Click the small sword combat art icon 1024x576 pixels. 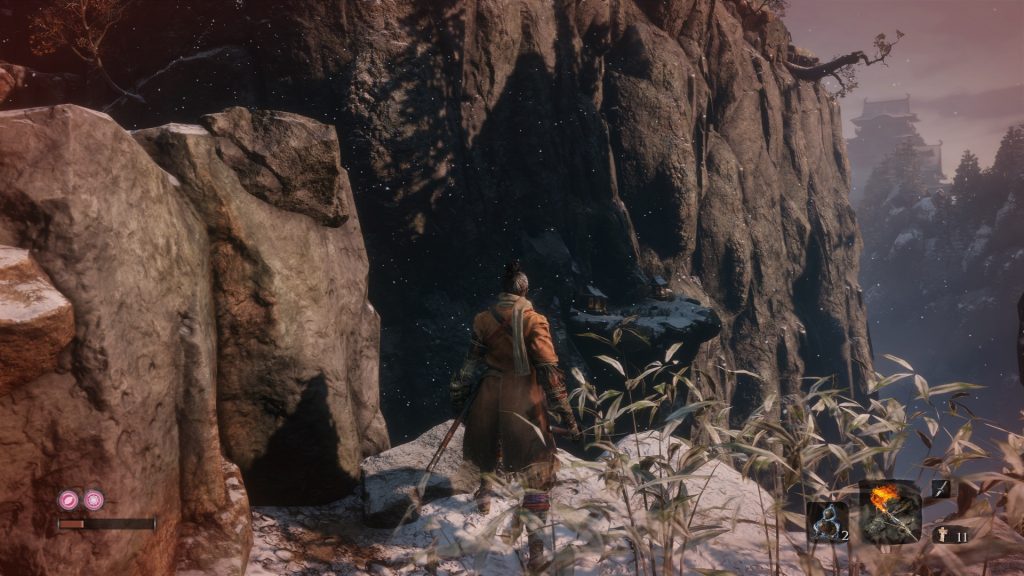pos(941,488)
